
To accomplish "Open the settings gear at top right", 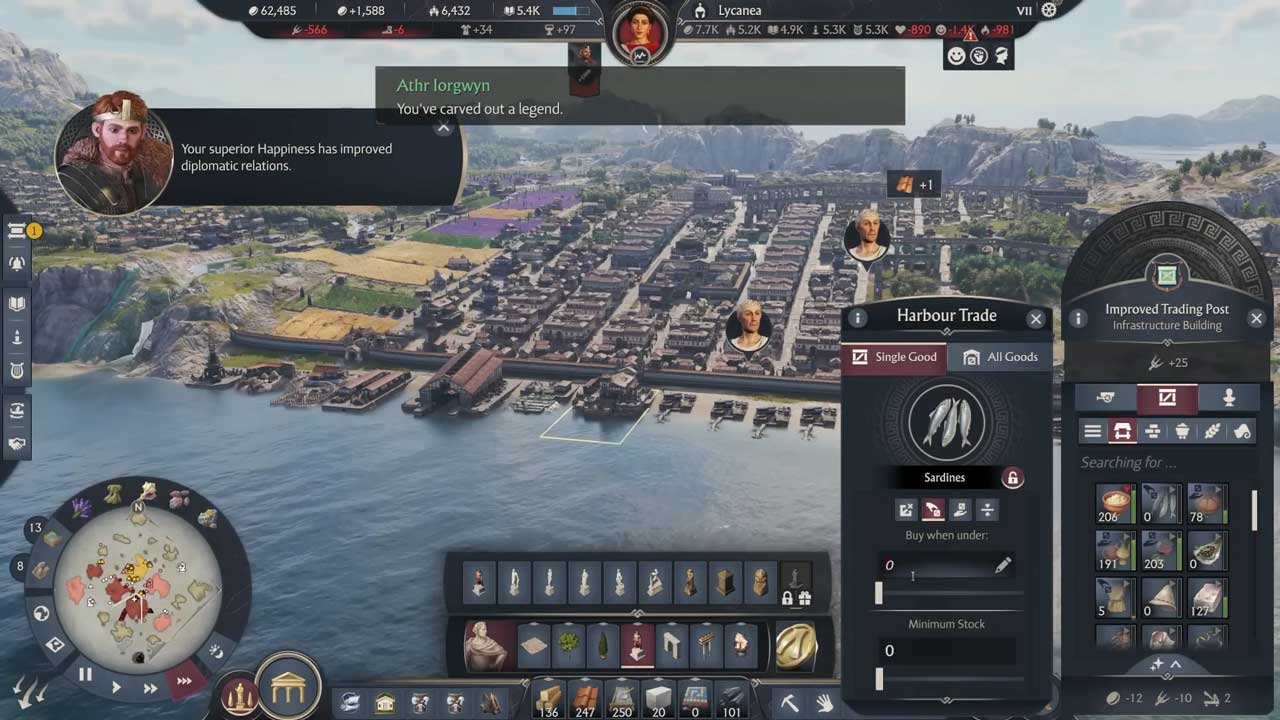I will [1049, 10].
